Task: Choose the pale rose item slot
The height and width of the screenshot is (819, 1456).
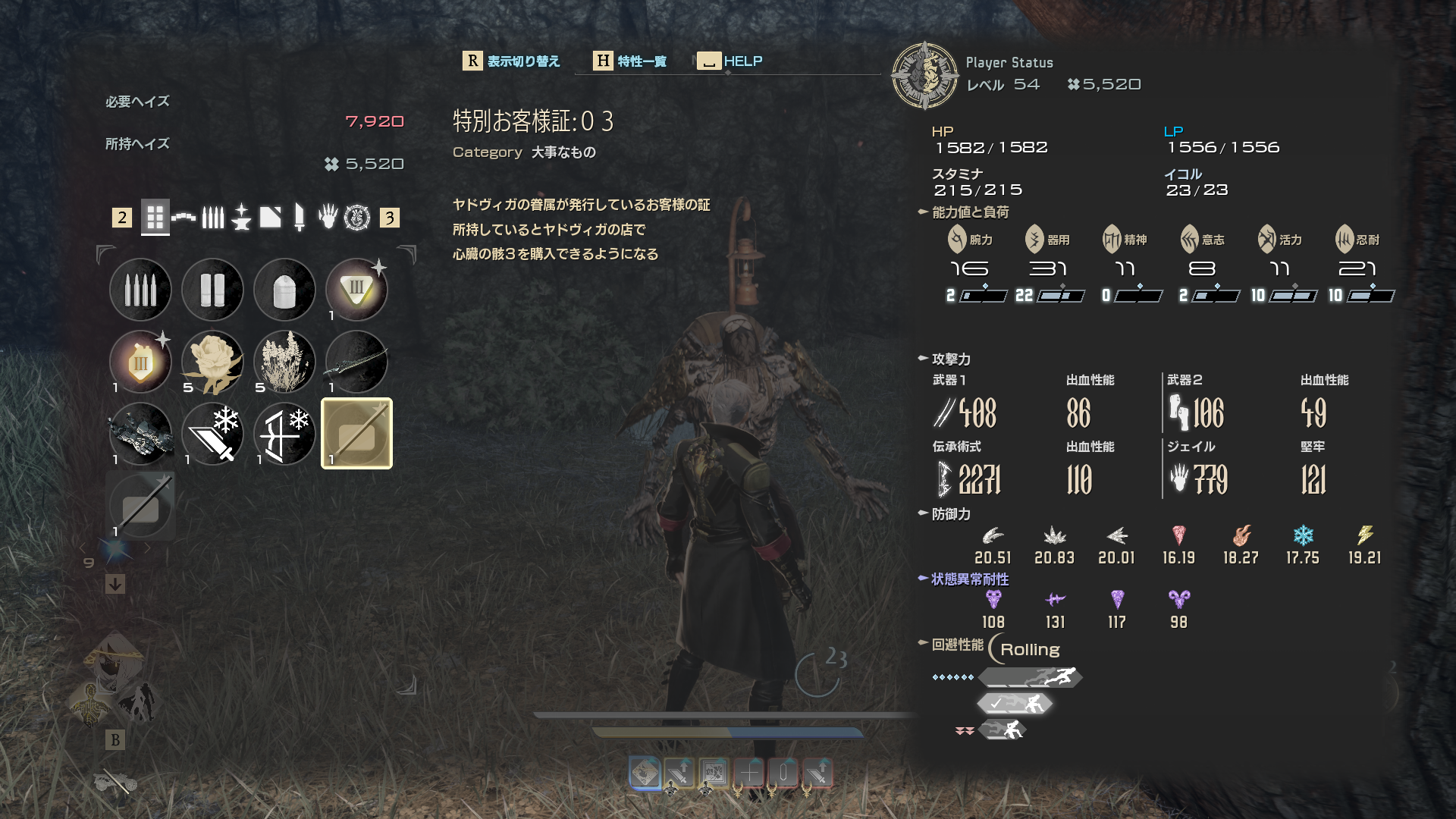Action: tap(212, 362)
